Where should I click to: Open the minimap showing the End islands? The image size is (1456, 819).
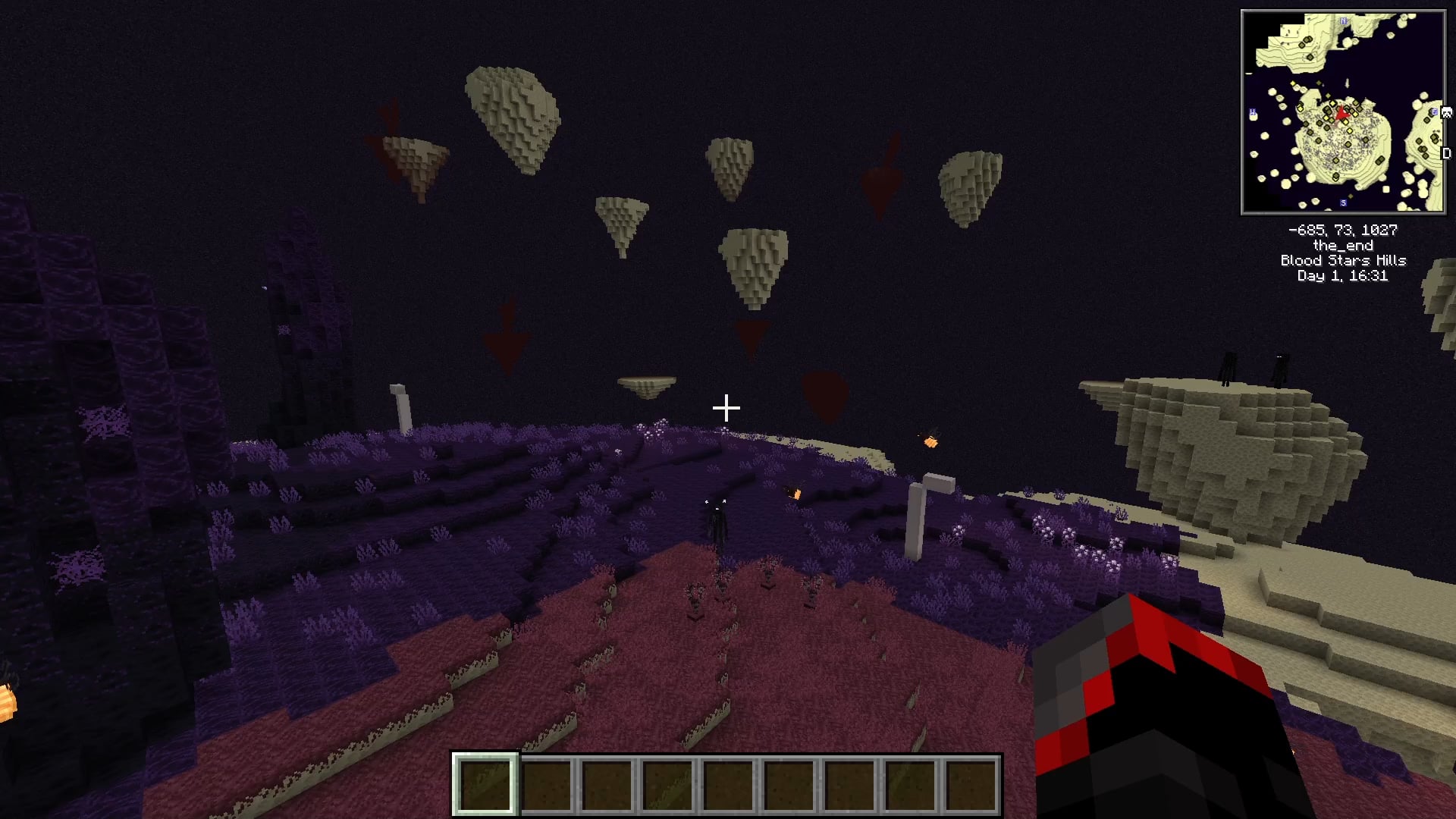[x=1343, y=112]
